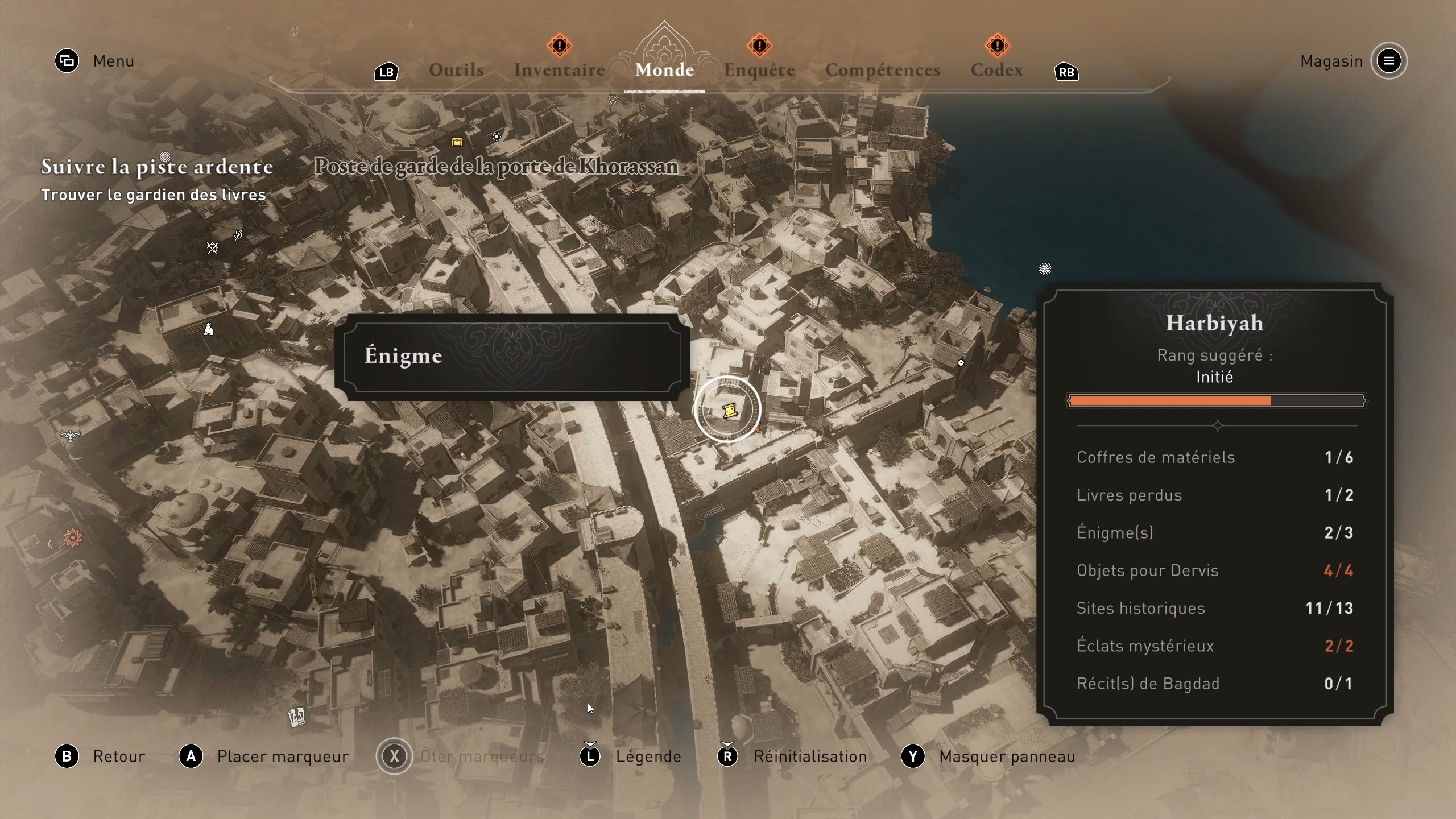The image size is (1456, 819).
Task: Select the viewpoint eagle icon on the map
Action: point(69,435)
